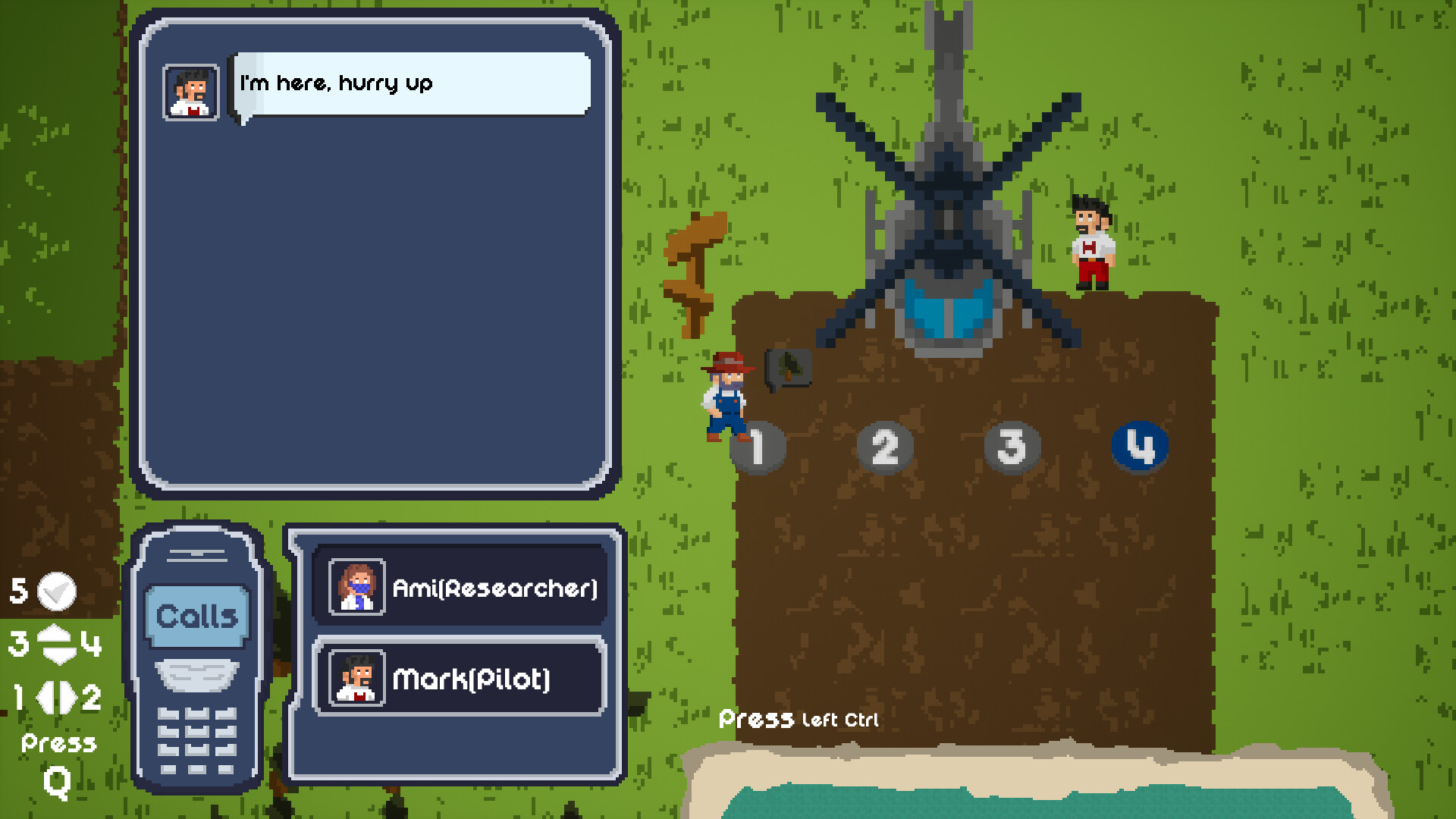Click Mark's portrait in the dialogue window
The height and width of the screenshot is (819, 1456).
coord(190,93)
